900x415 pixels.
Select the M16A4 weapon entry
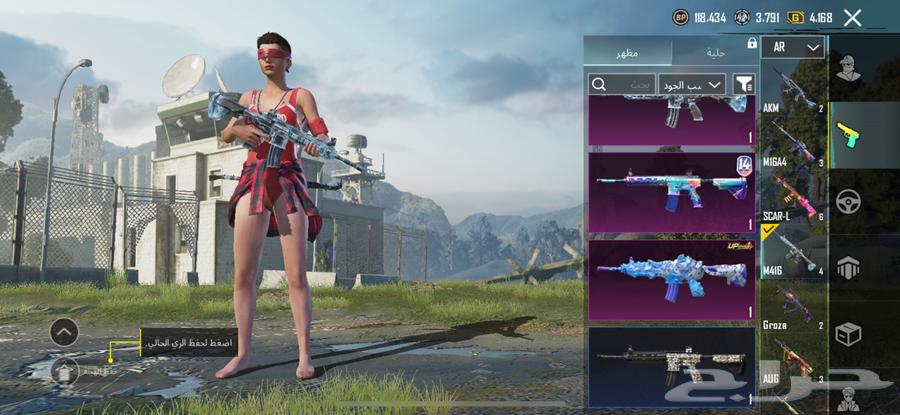794,144
